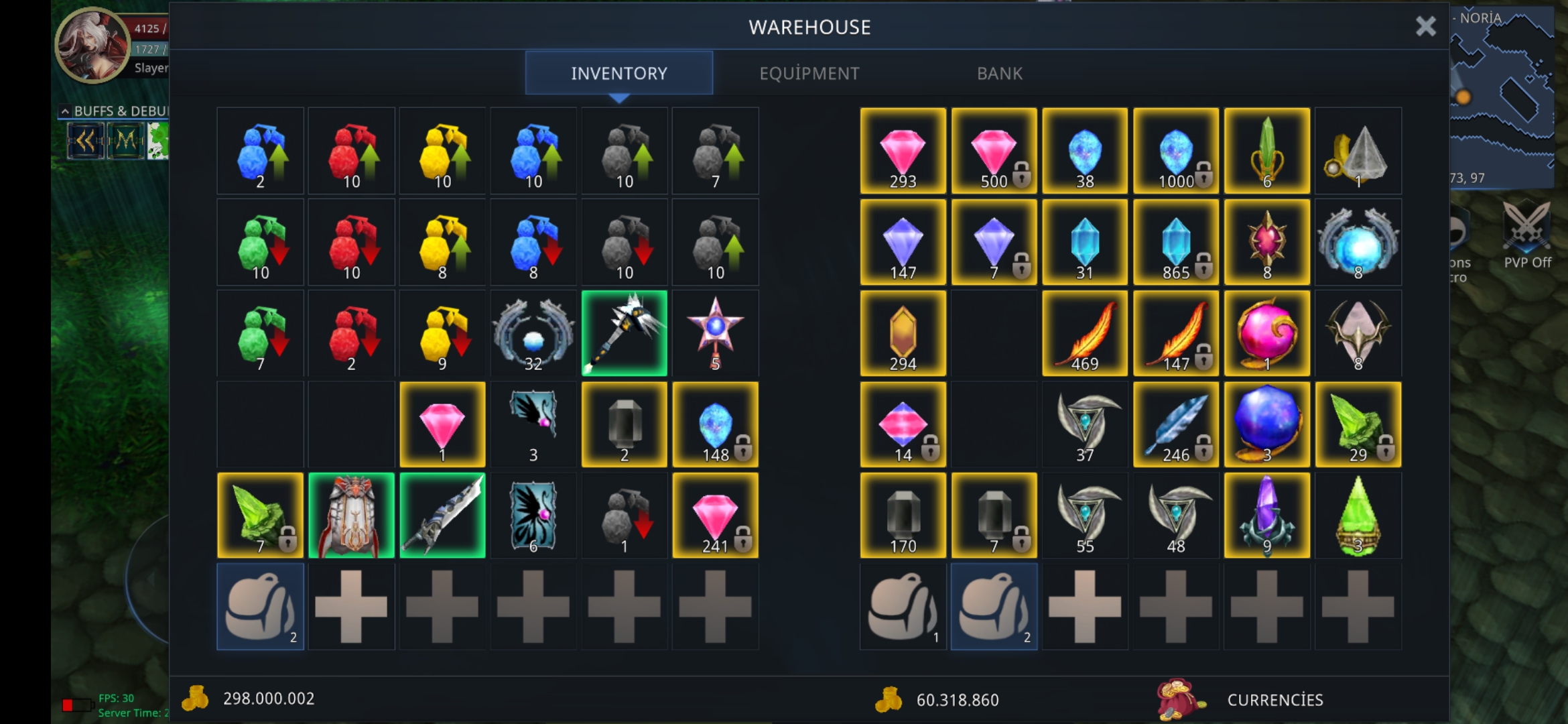Select the warehouse bag number 1
1568x724 pixels.
903,607
